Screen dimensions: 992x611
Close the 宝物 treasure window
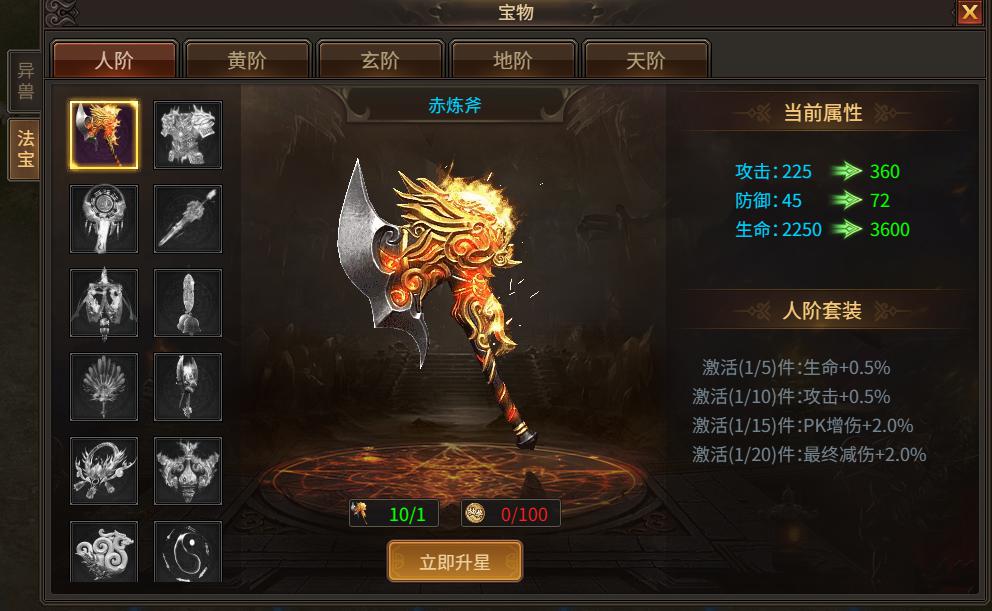coord(969,12)
